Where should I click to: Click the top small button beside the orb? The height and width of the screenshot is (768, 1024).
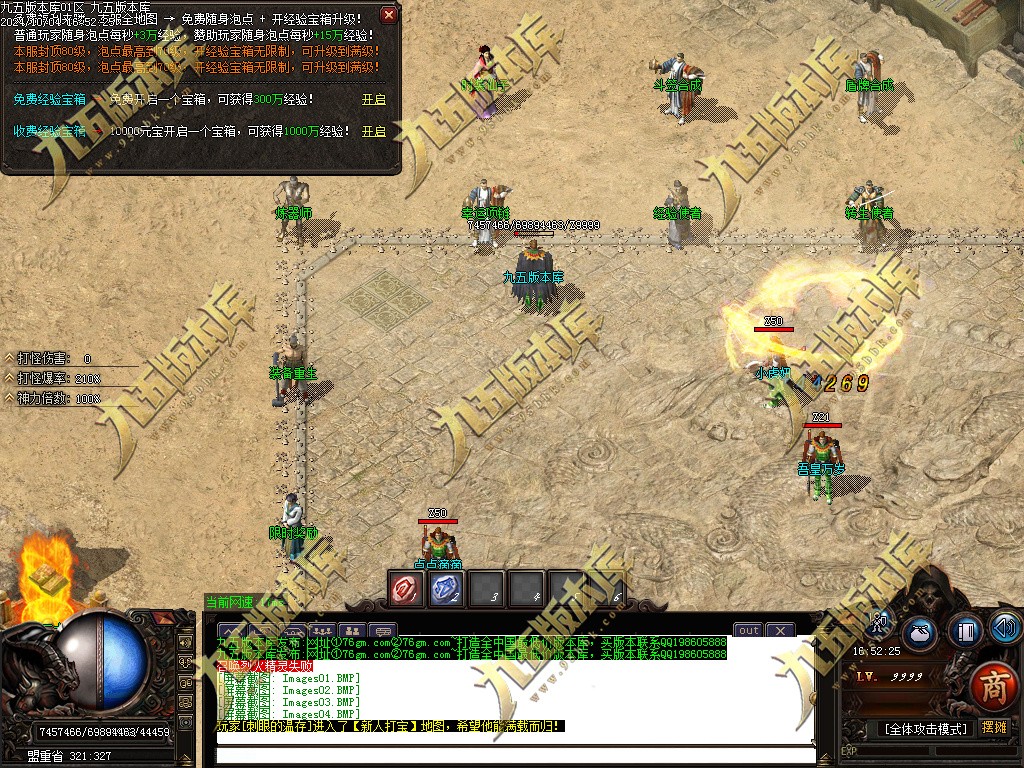[x=185, y=641]
